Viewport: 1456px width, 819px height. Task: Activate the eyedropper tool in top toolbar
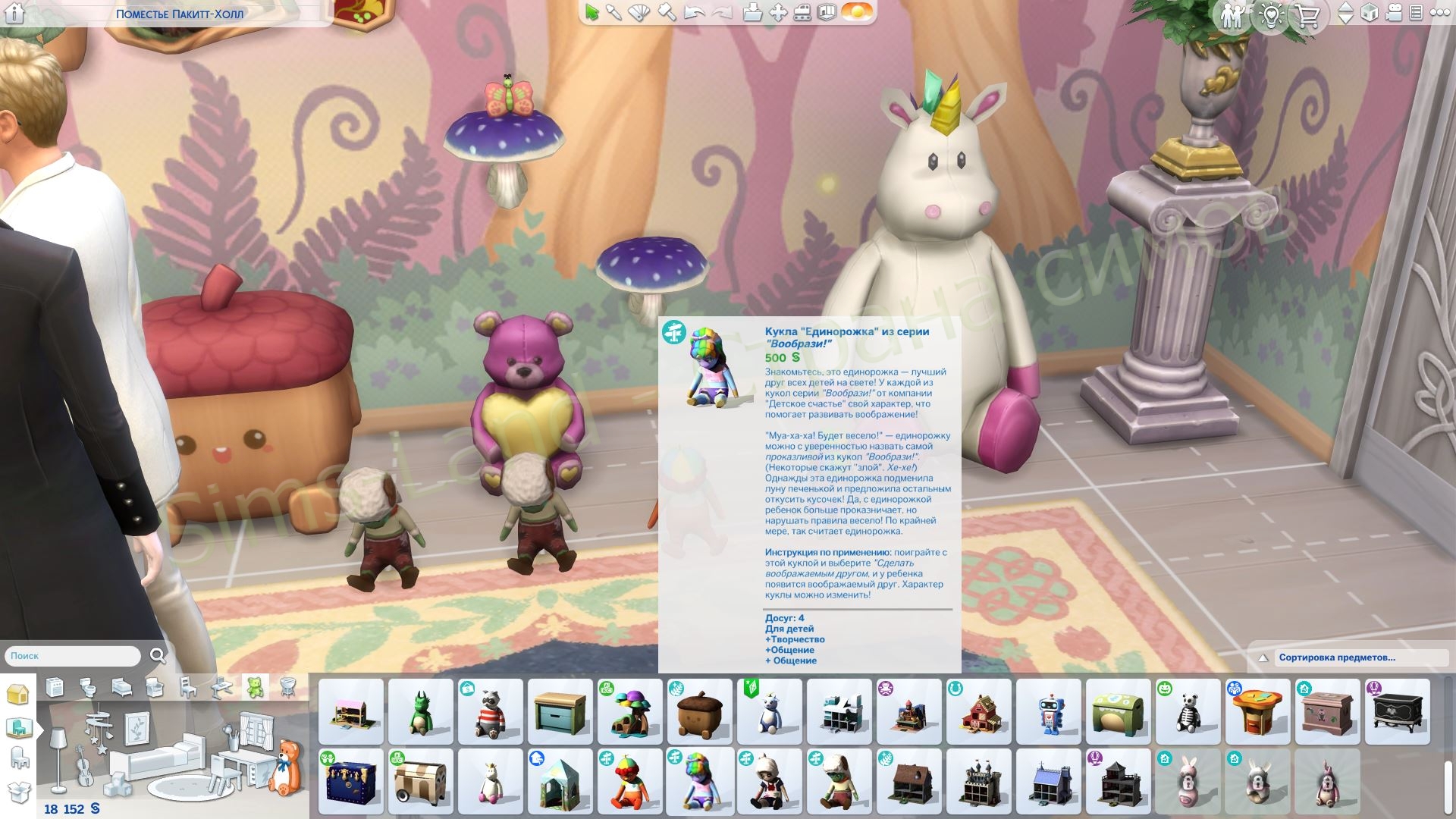tap(613, 13)
